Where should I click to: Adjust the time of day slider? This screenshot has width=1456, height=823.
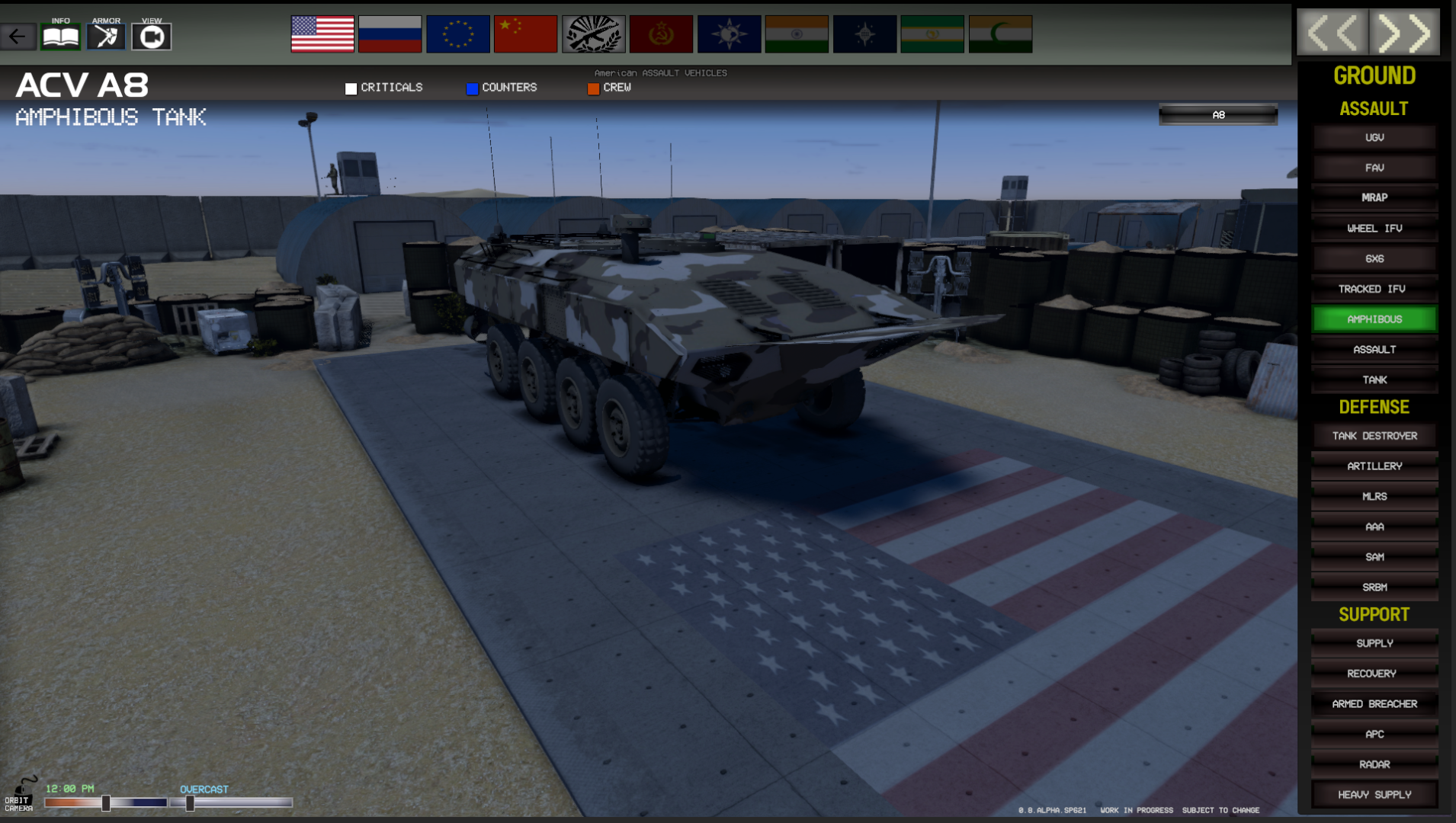pyautogui.click(x=106, y=802)
